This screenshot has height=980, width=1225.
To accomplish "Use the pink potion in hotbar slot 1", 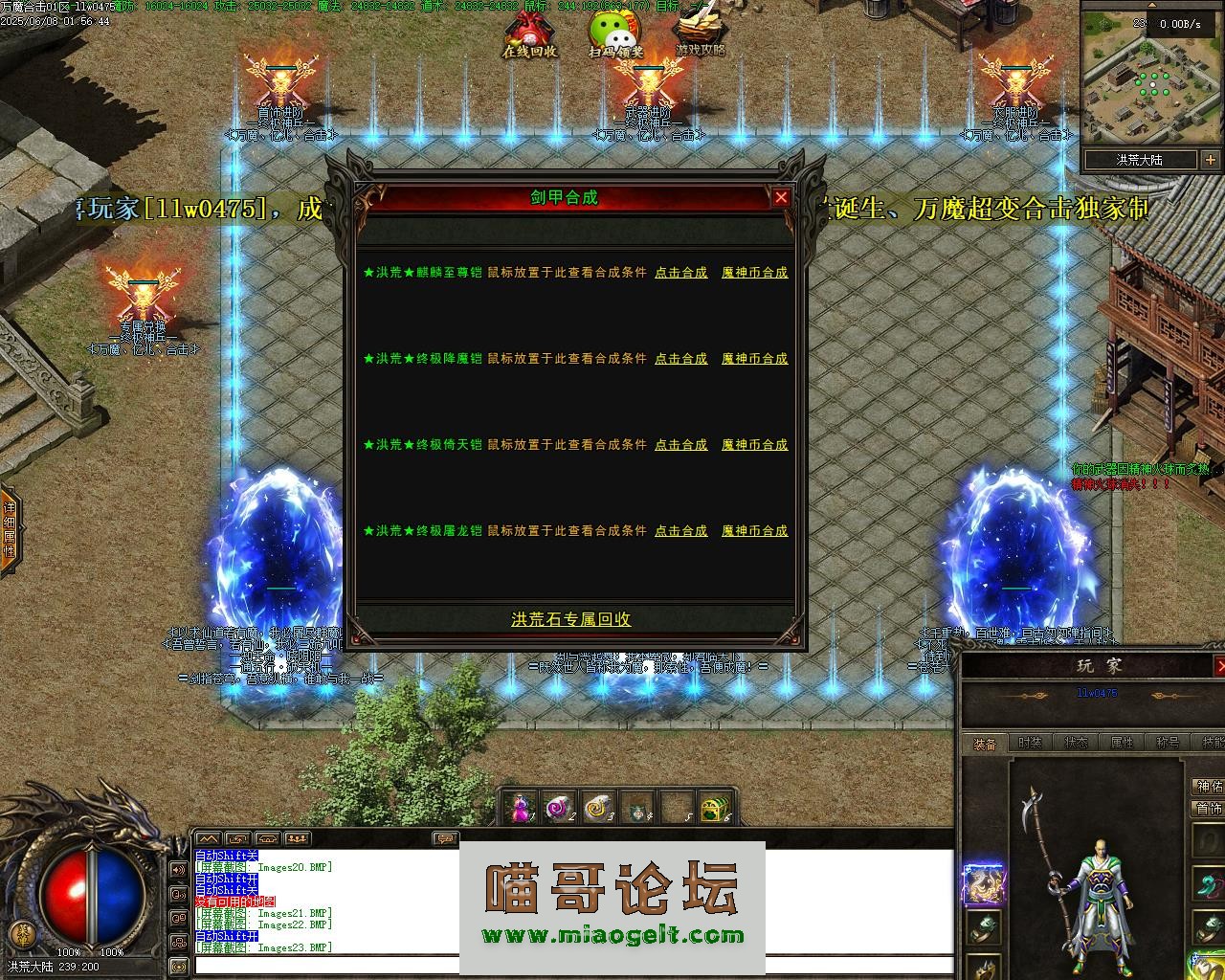I will click(522, 808).
